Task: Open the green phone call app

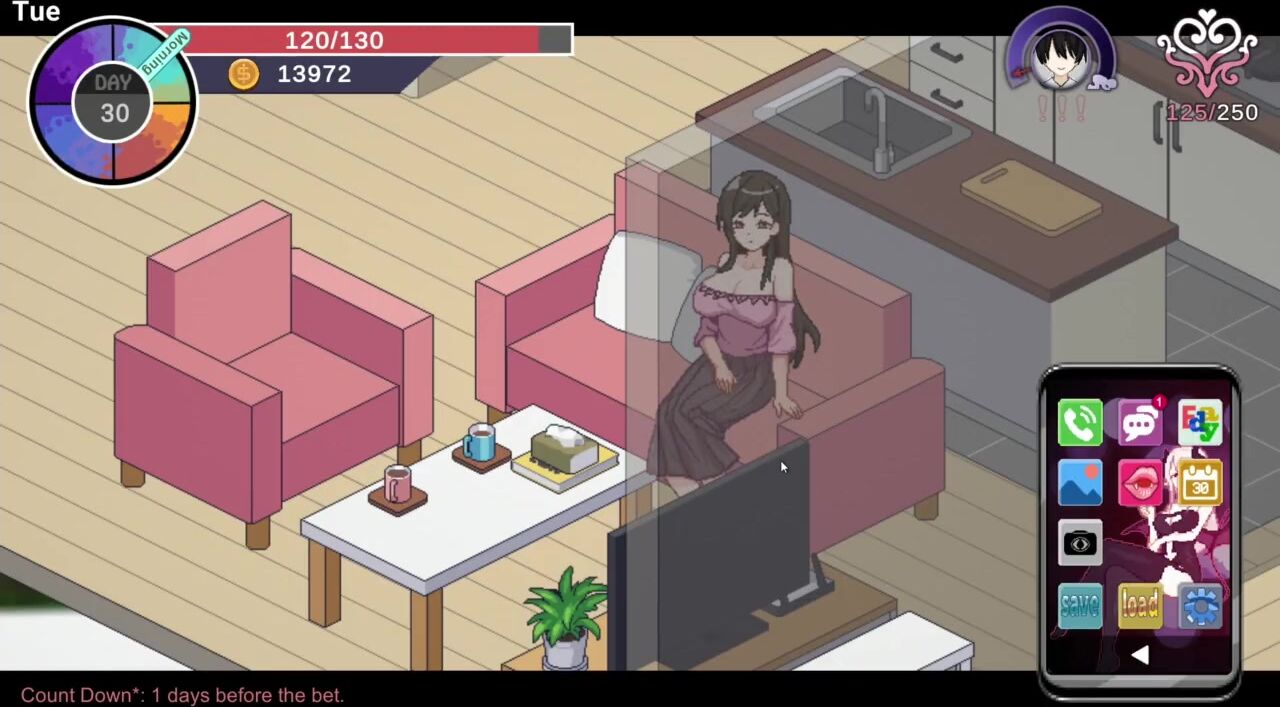Action: click(1080, 423)
